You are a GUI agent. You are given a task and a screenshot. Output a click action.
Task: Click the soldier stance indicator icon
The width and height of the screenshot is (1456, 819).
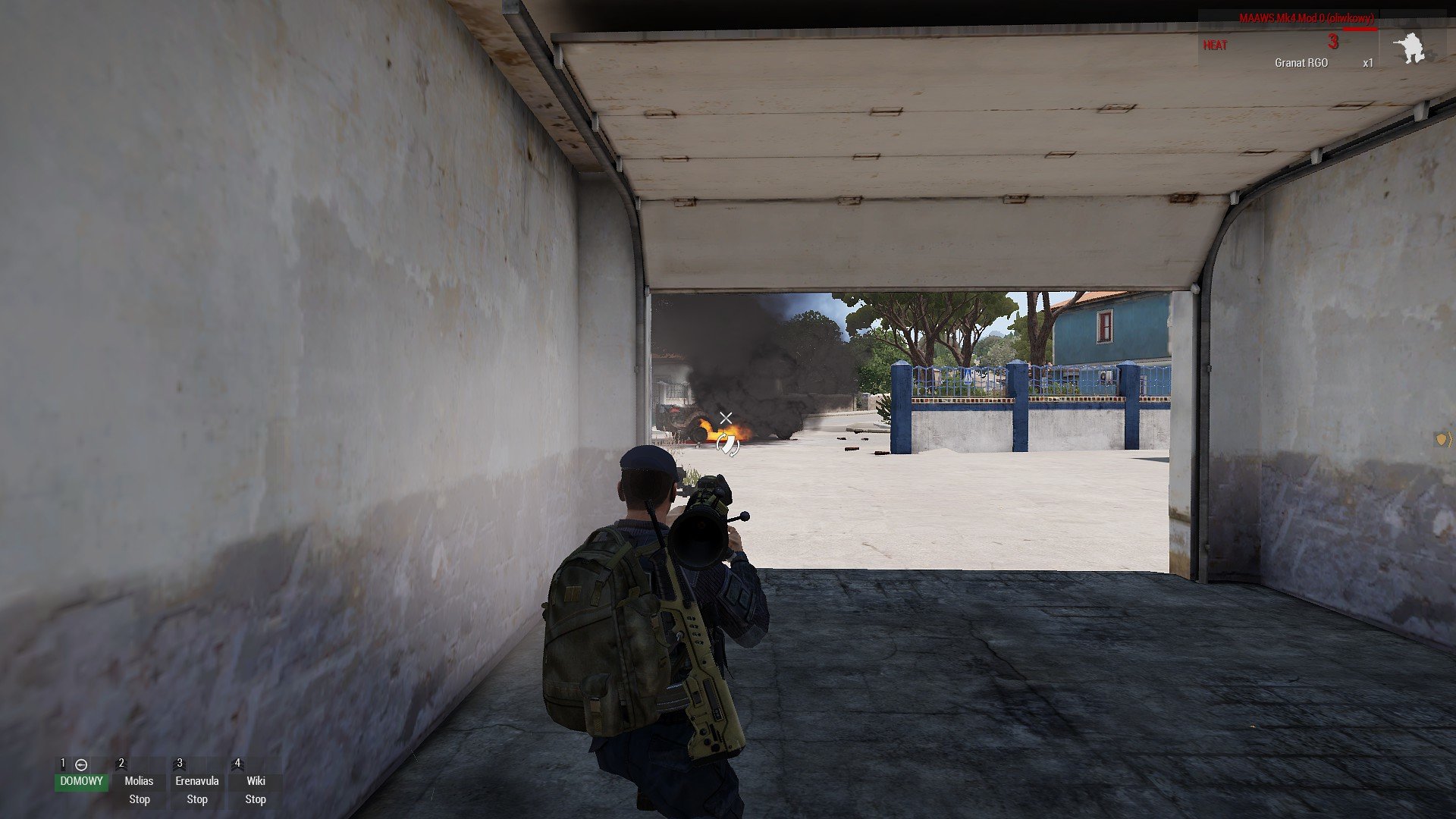[x=1409, y=48]
